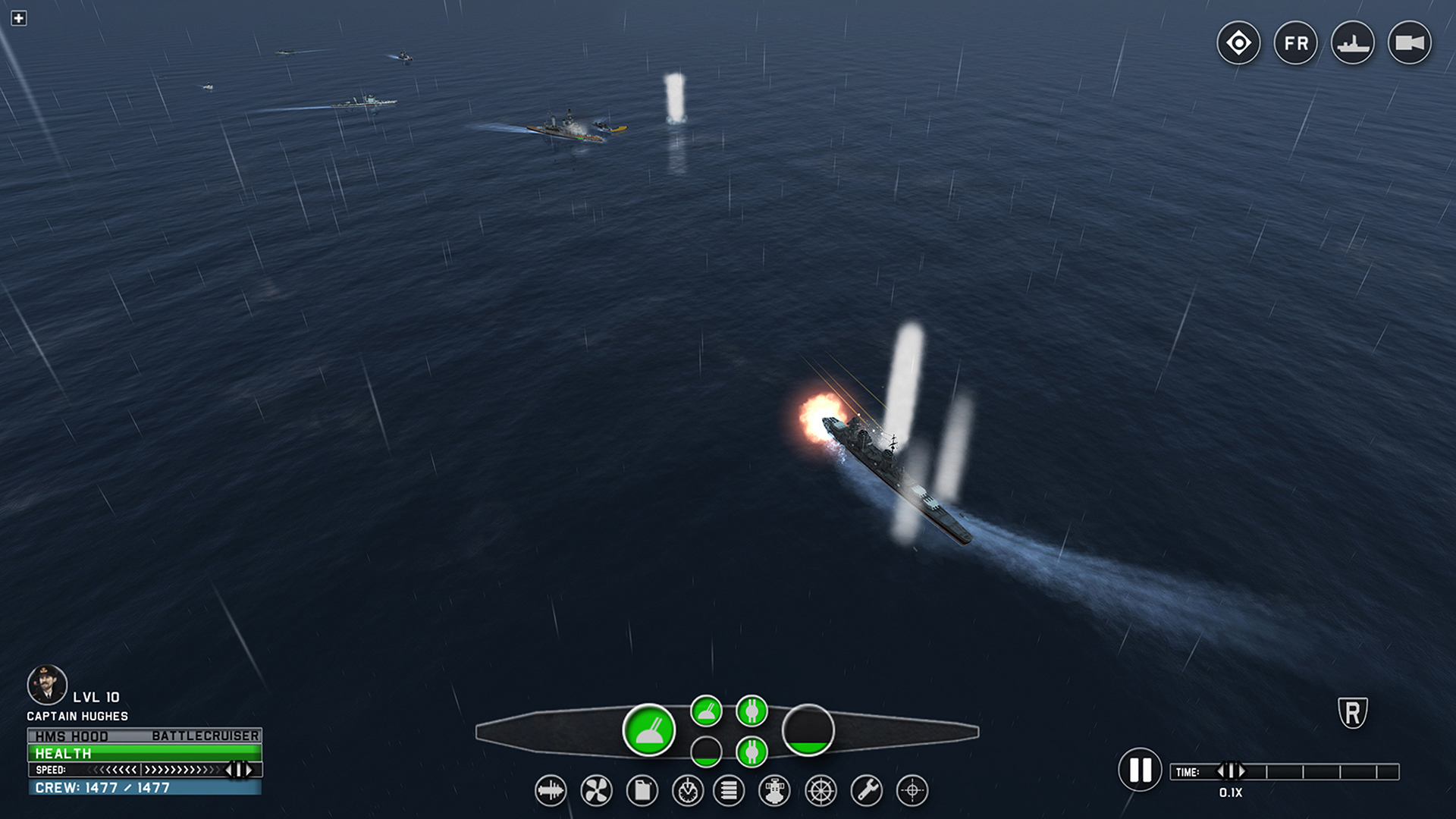Viewport: 1456px width, 819px height.
Task: Open the fuel canister panel
Action: click(640, 789)
